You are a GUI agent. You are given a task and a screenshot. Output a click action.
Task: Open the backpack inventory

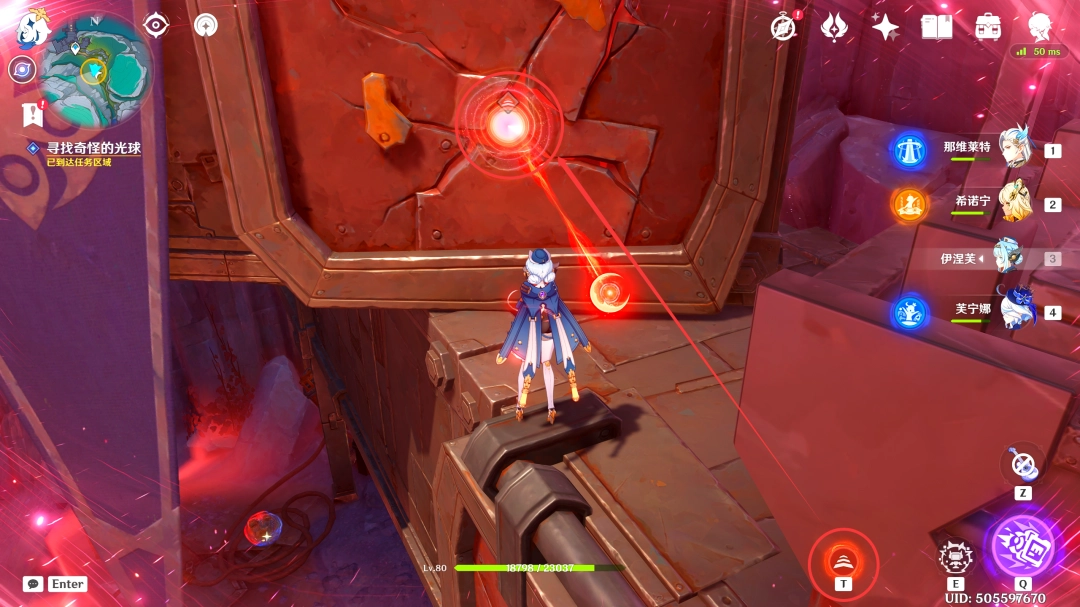pyautogui.click(x=988, y=27)
